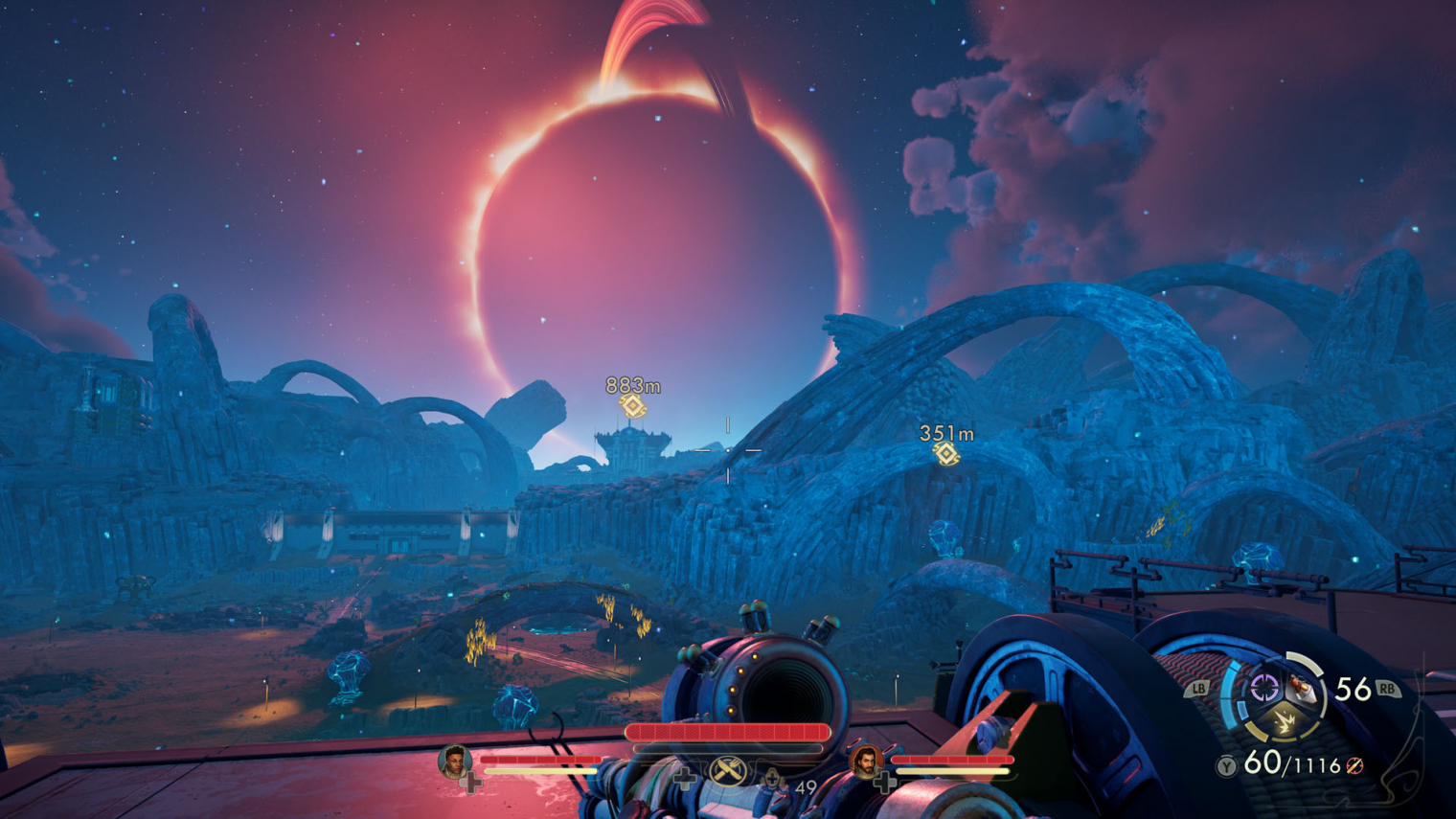
Task: Click the bearded companion's portrait
Action: click(865, 762)
